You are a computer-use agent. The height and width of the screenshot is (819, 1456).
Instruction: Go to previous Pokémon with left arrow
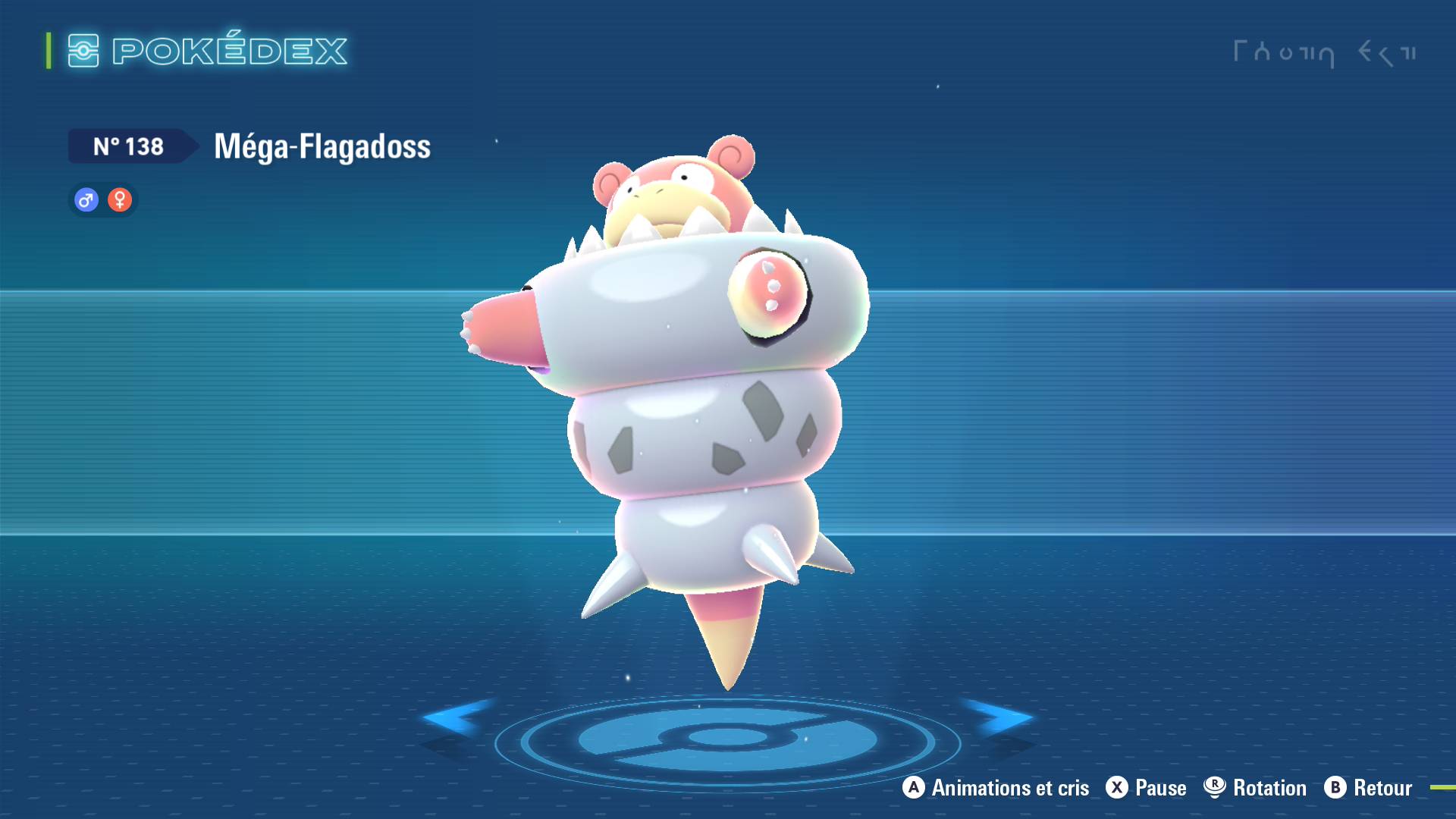coord(455,718)
